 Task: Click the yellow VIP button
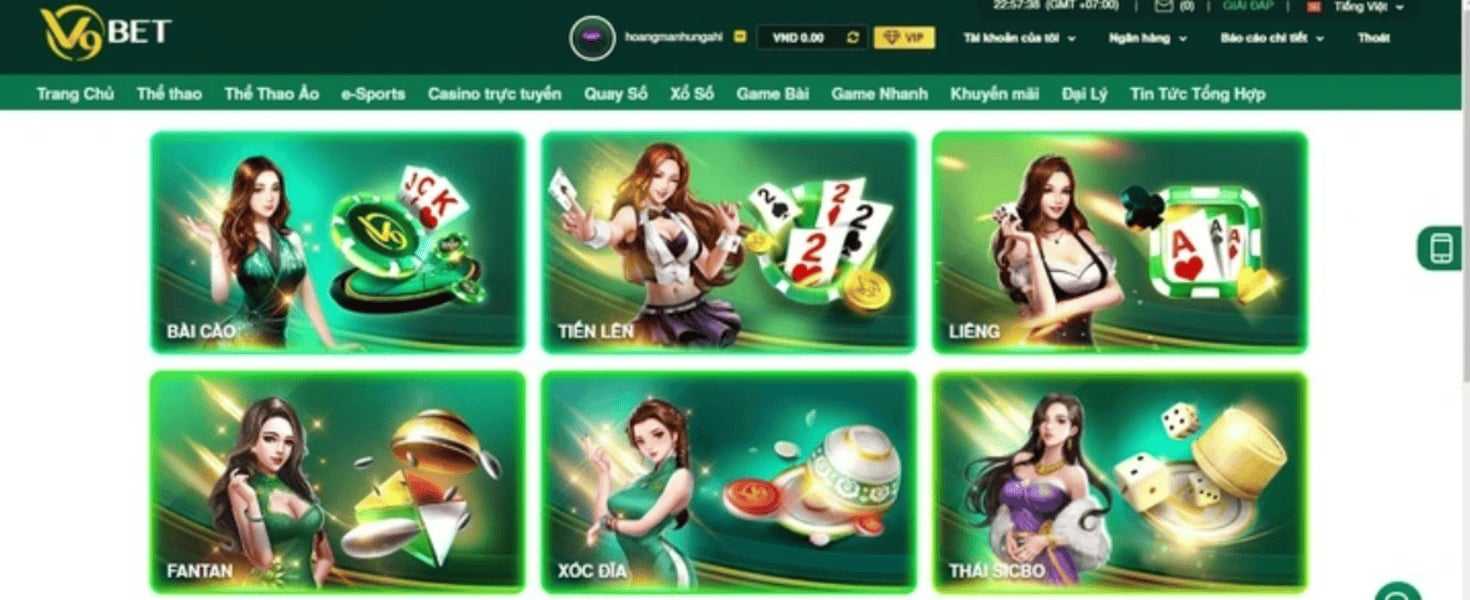tap(904, 38)
